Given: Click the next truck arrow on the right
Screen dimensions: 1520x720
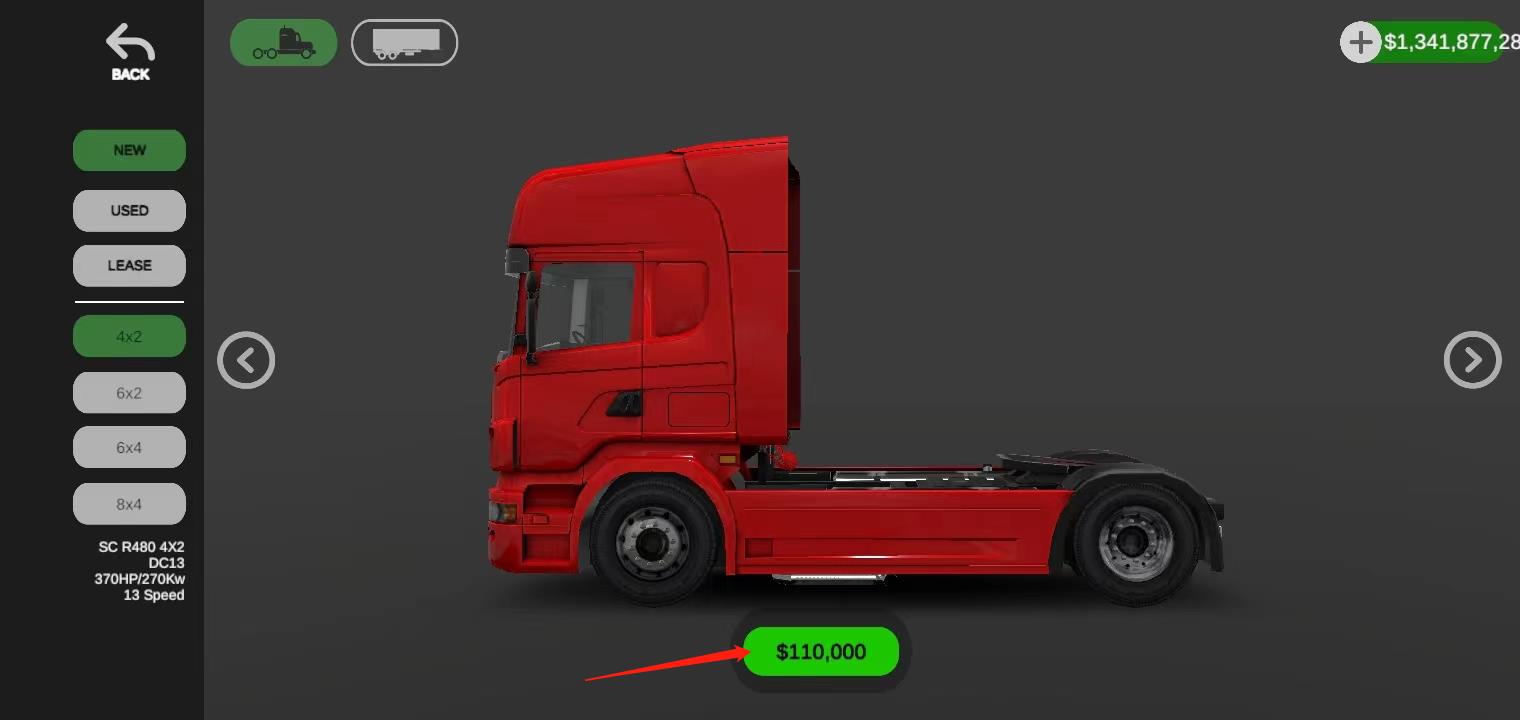Looking at the screenshot, I should tap(1473, 360).
